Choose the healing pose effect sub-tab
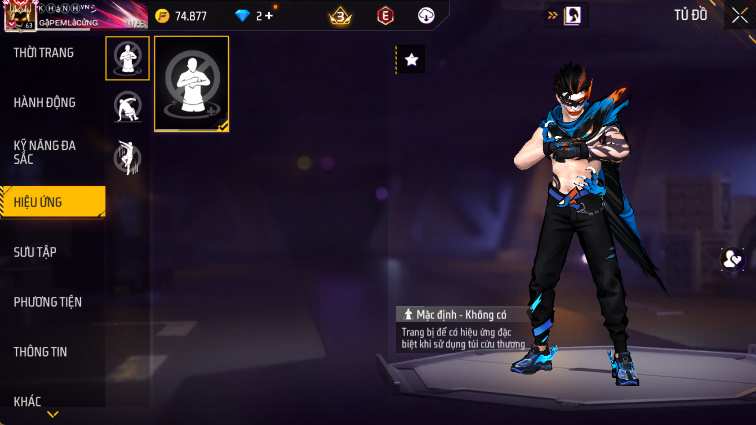Viewport: 756px width, 425px height. (x=127, y=59)
